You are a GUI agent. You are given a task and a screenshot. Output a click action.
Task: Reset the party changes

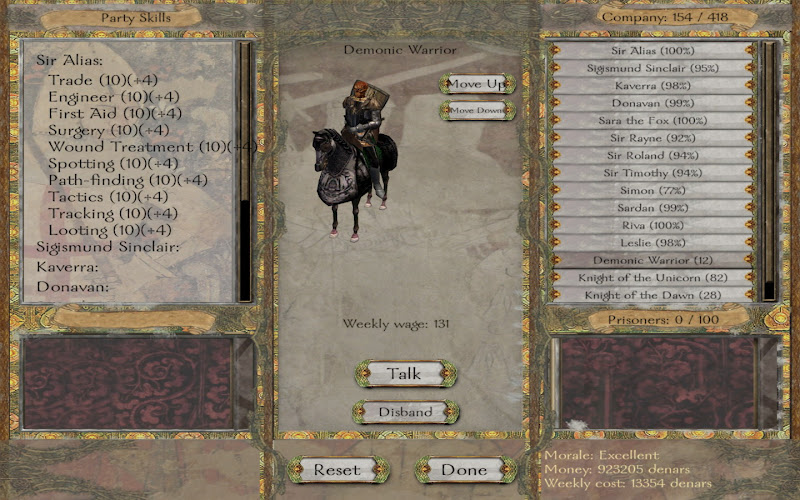337,469
